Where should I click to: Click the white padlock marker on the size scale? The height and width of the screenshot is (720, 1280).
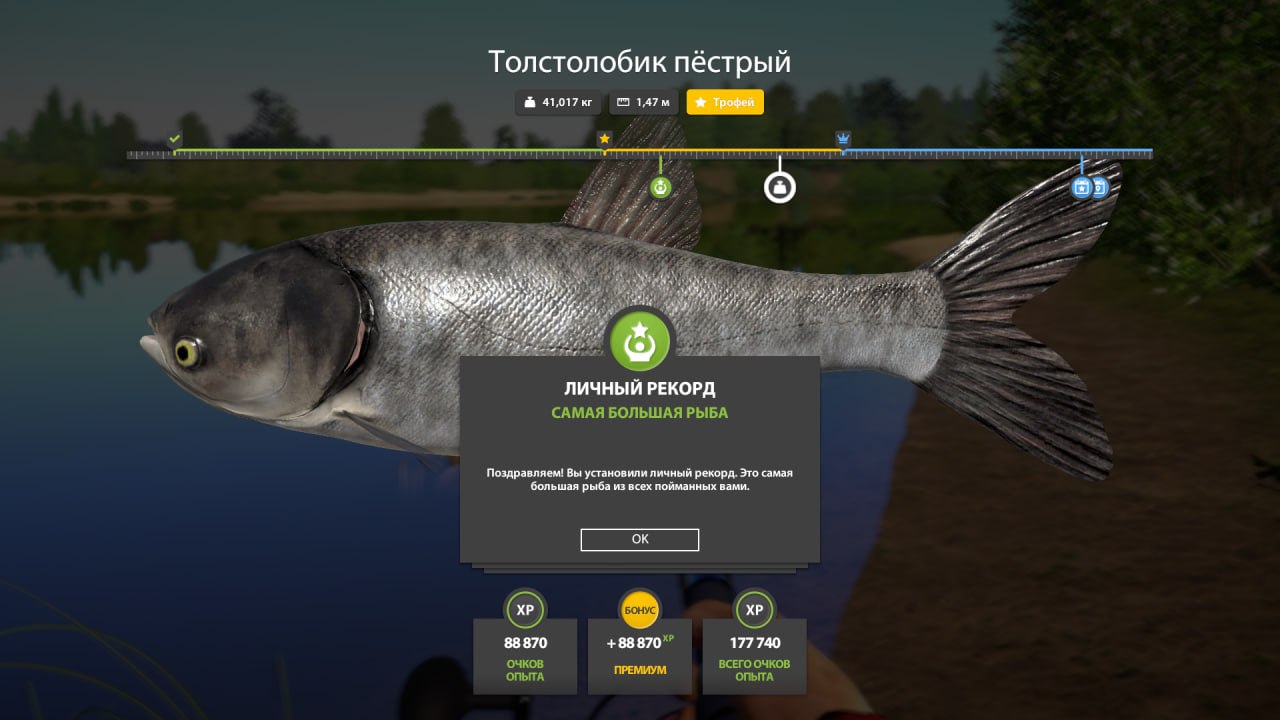780,186
